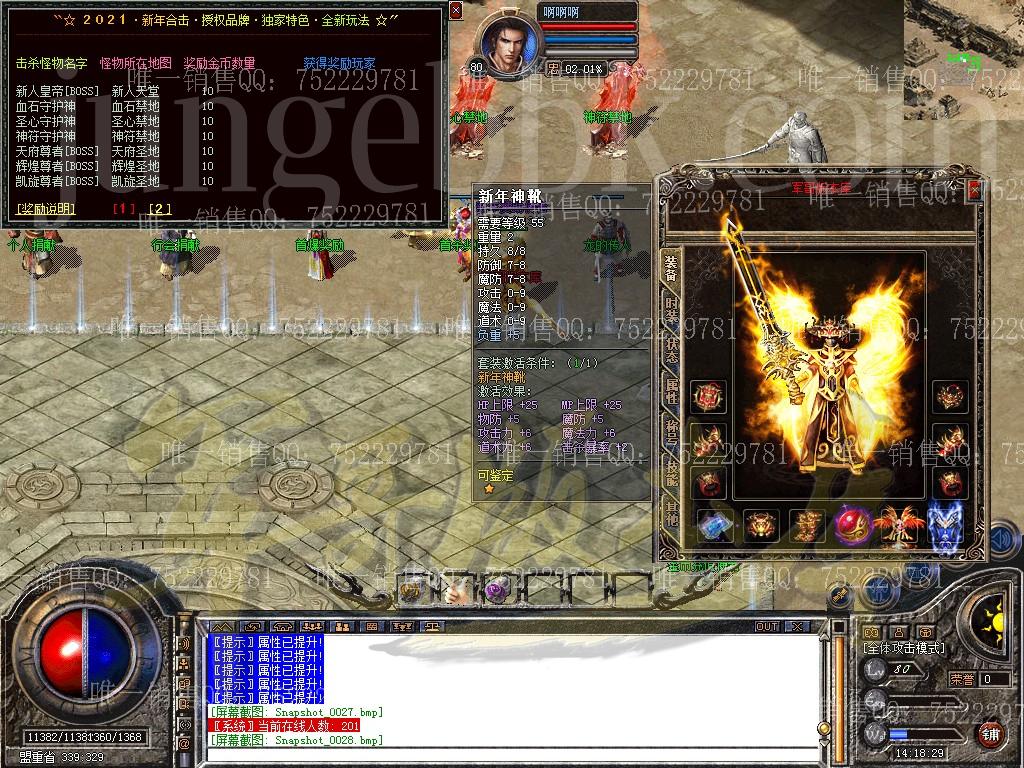1024x768 pixels.
Task: Close the boss reward list panel
Action: click(456, 11)
